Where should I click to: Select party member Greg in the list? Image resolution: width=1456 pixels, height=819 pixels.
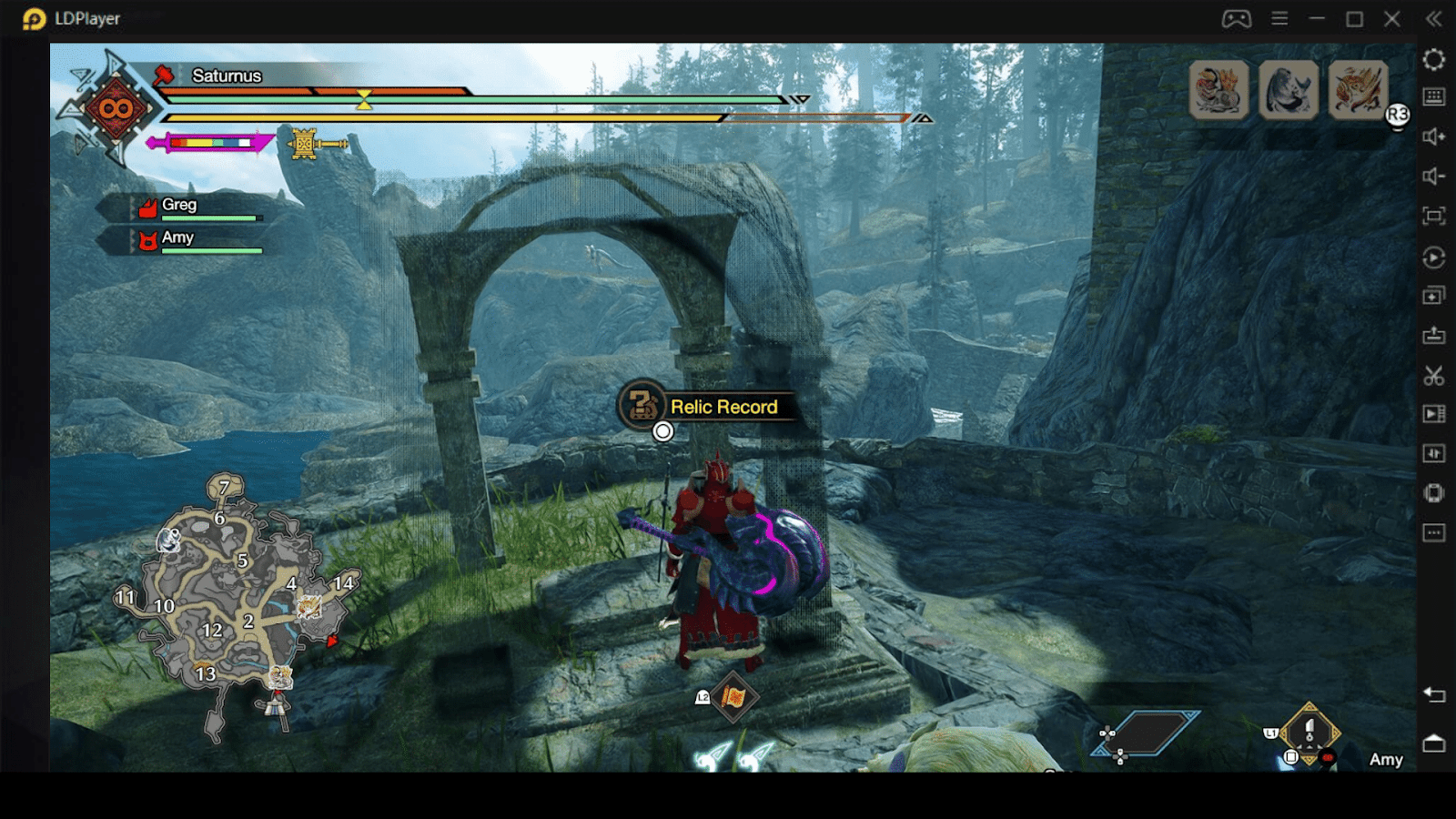179,206
